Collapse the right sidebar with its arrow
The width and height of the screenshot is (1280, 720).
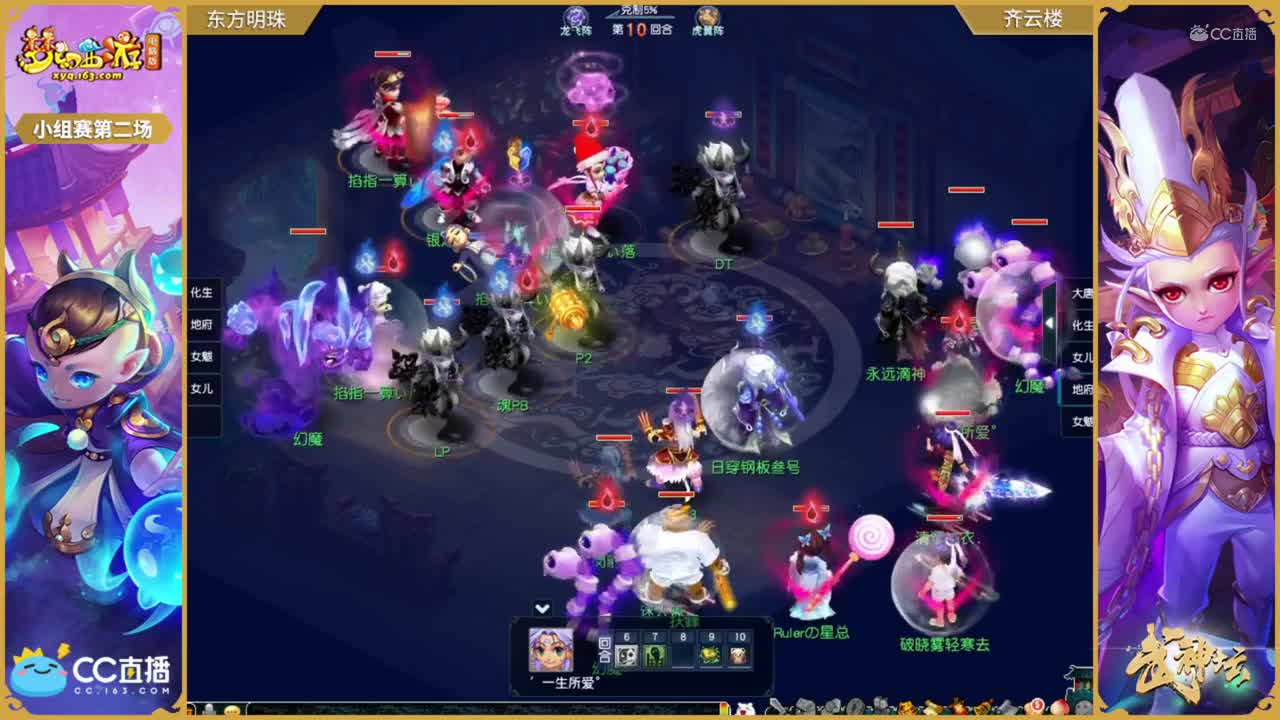[x=1050, y=322]
